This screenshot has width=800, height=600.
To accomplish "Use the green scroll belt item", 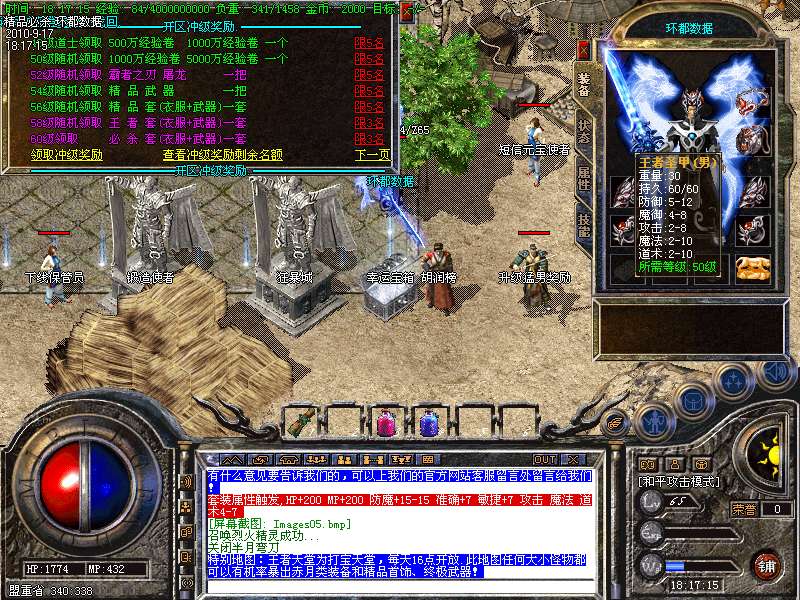I will [x=299, y=424].
